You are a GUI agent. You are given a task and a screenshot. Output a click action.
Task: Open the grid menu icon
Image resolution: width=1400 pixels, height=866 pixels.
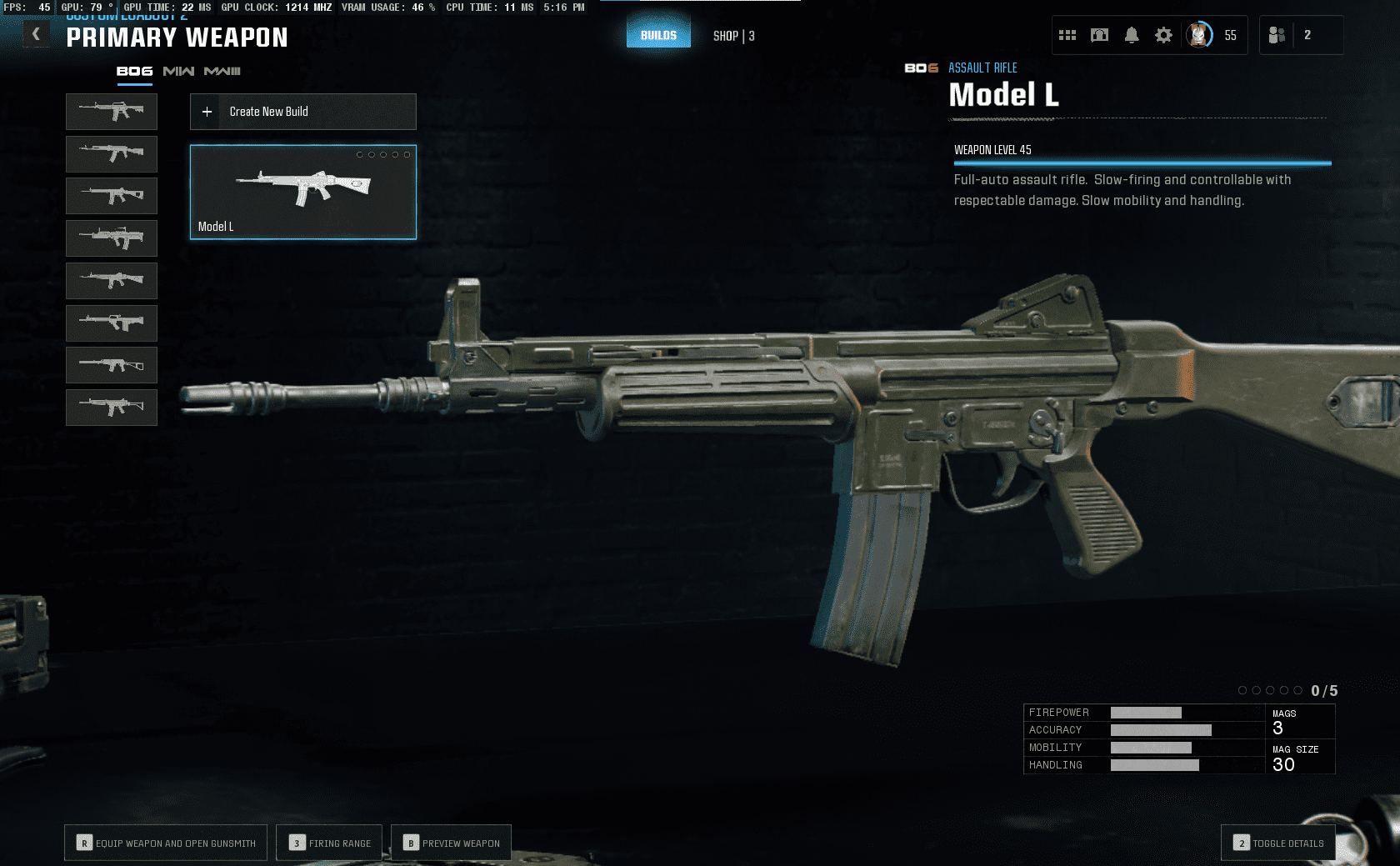(1067, 35)
